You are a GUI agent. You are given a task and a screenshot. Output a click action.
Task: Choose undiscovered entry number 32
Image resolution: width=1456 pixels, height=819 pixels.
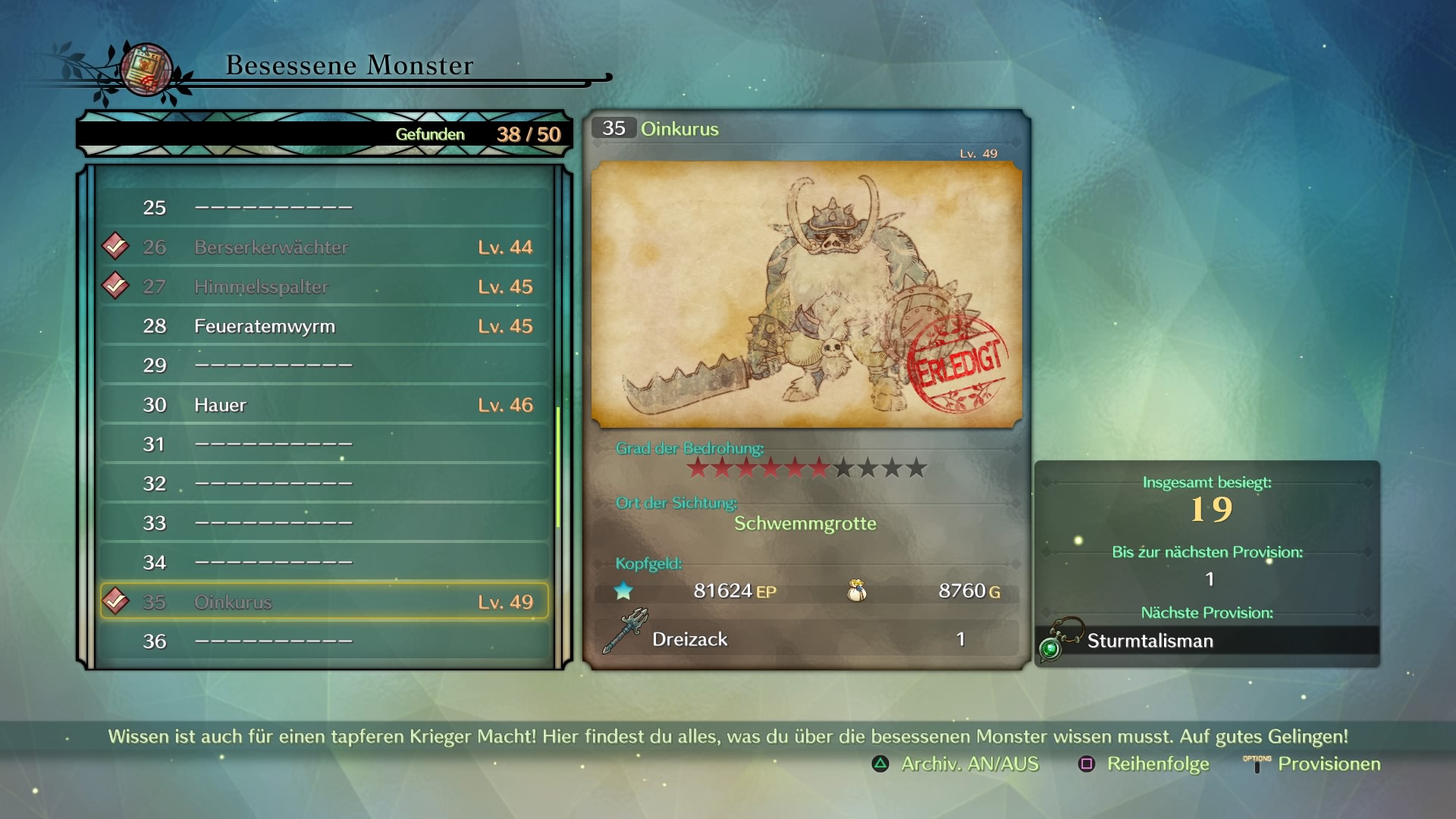(325, 484)
